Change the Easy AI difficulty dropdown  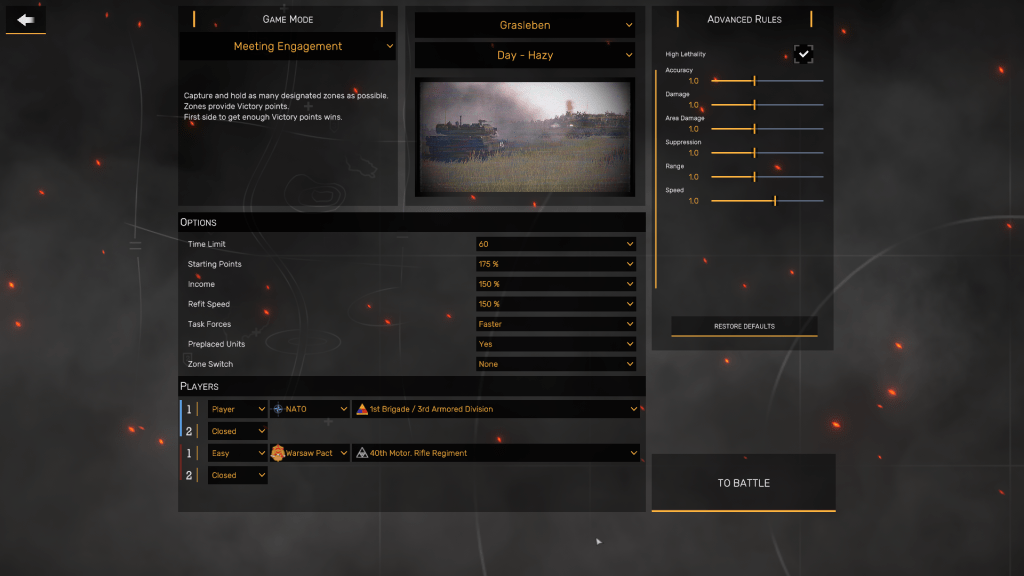pyautogui.click(x=238, y=453)
